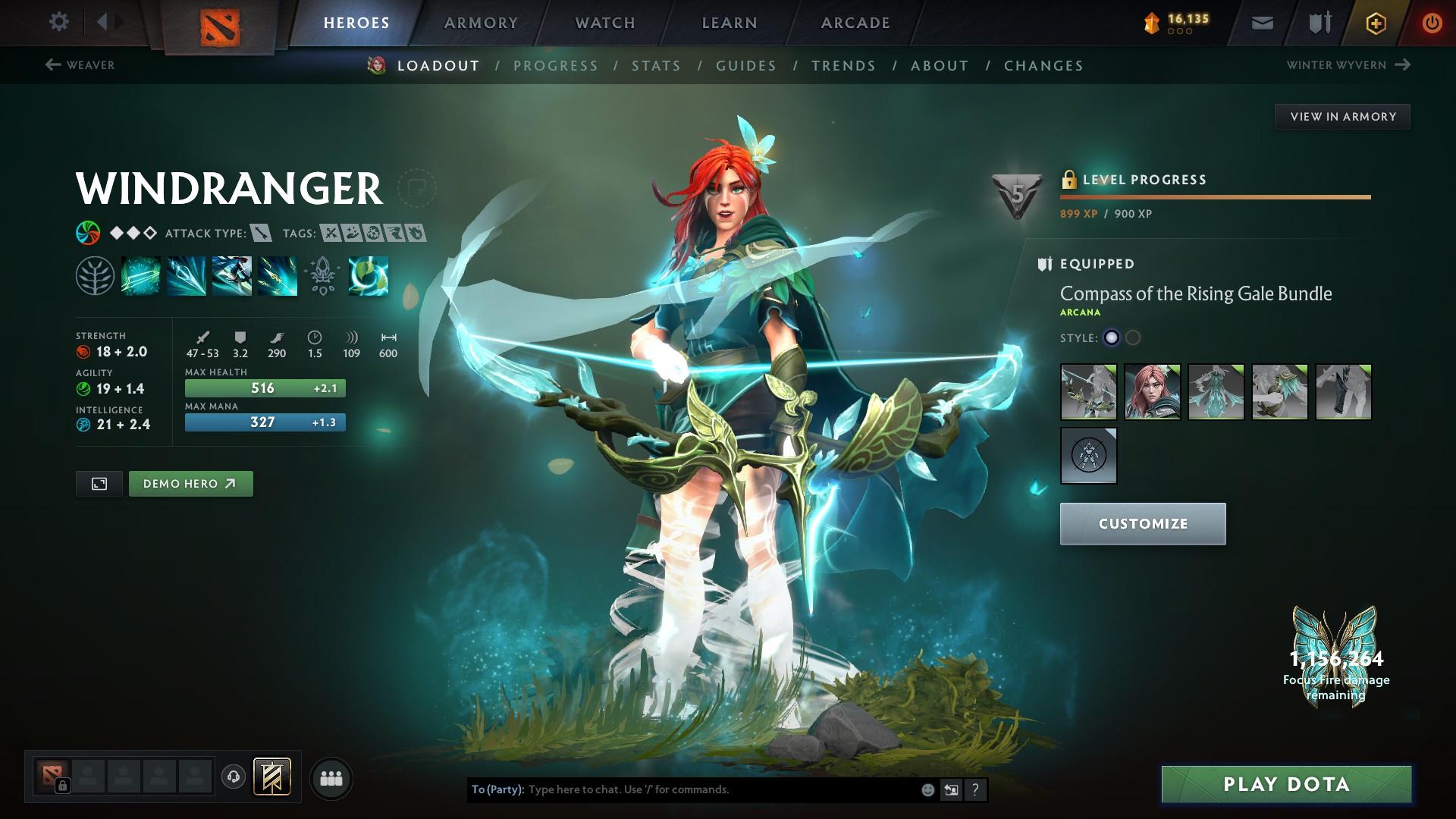Screen dimensions: 1456x819
Task: Select the equipped weapon bow thumbnail
Action: click(1087, 391)
